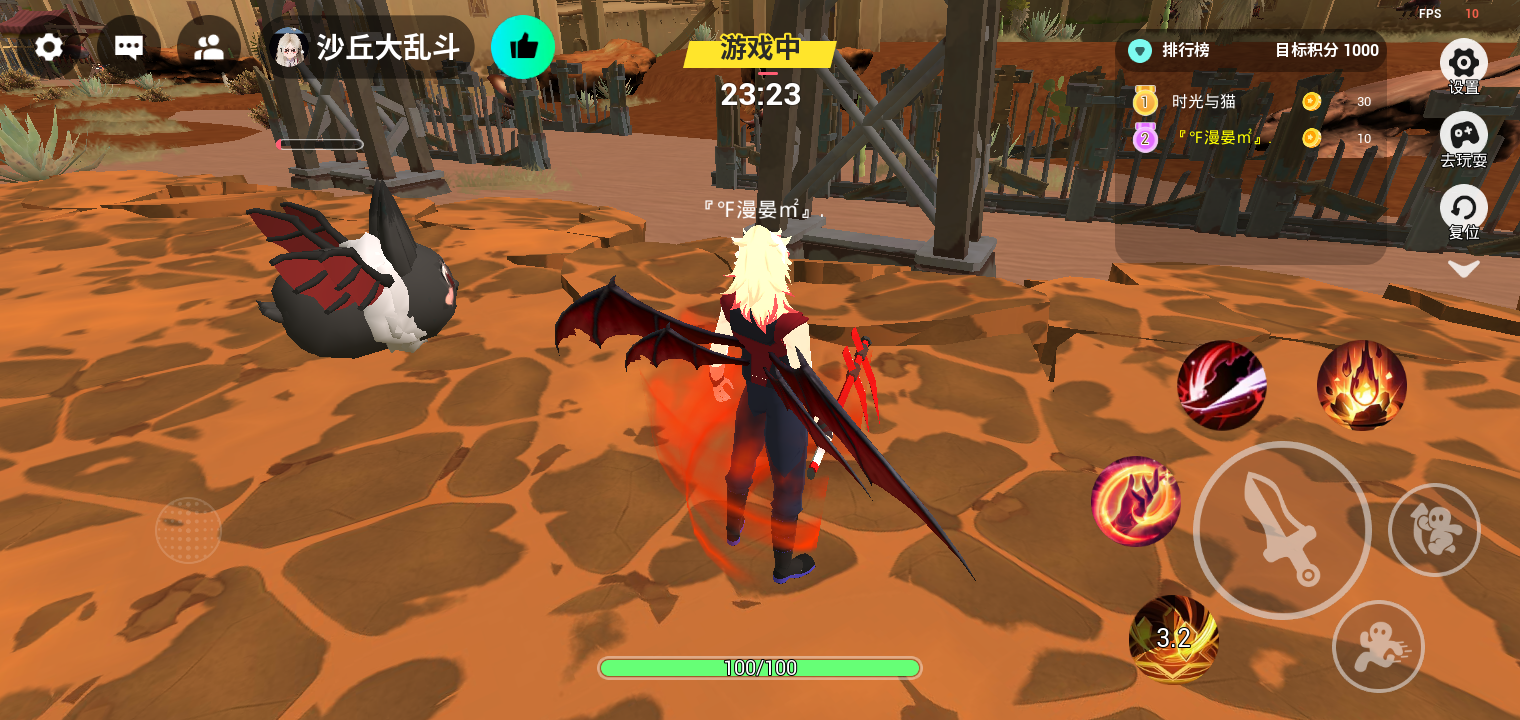1520x720 pixels.
Task: Give a thumbs-up like
Action: [x=523, y=47]
